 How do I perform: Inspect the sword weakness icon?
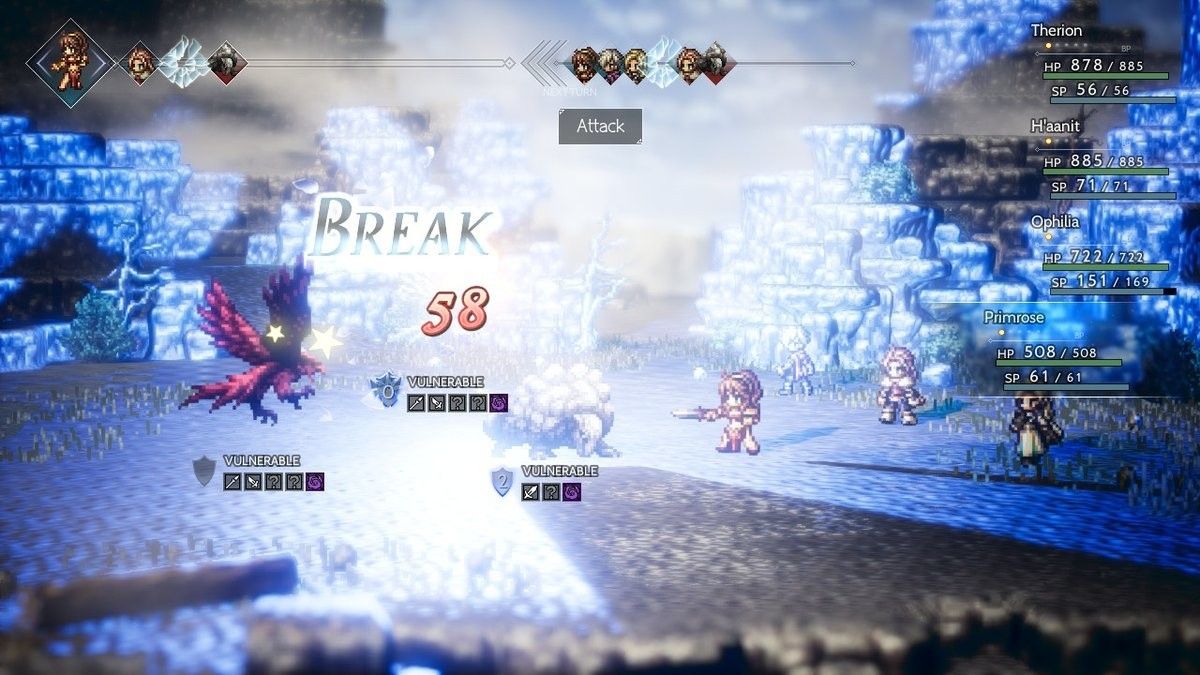[416, 403]
